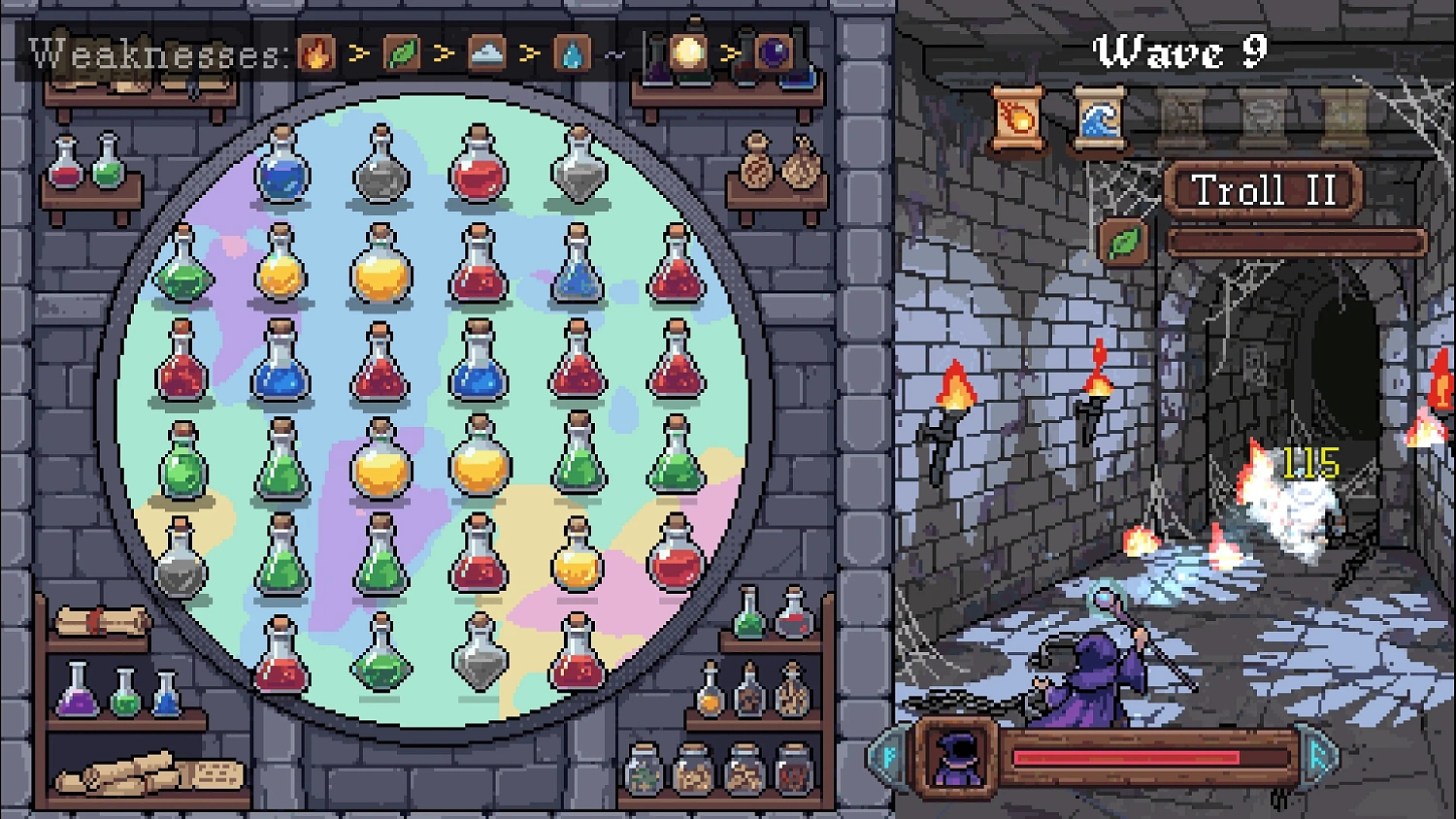The image size is (1456, 819).
Task: Click the snow weakness icon
Action: [487, 52]
